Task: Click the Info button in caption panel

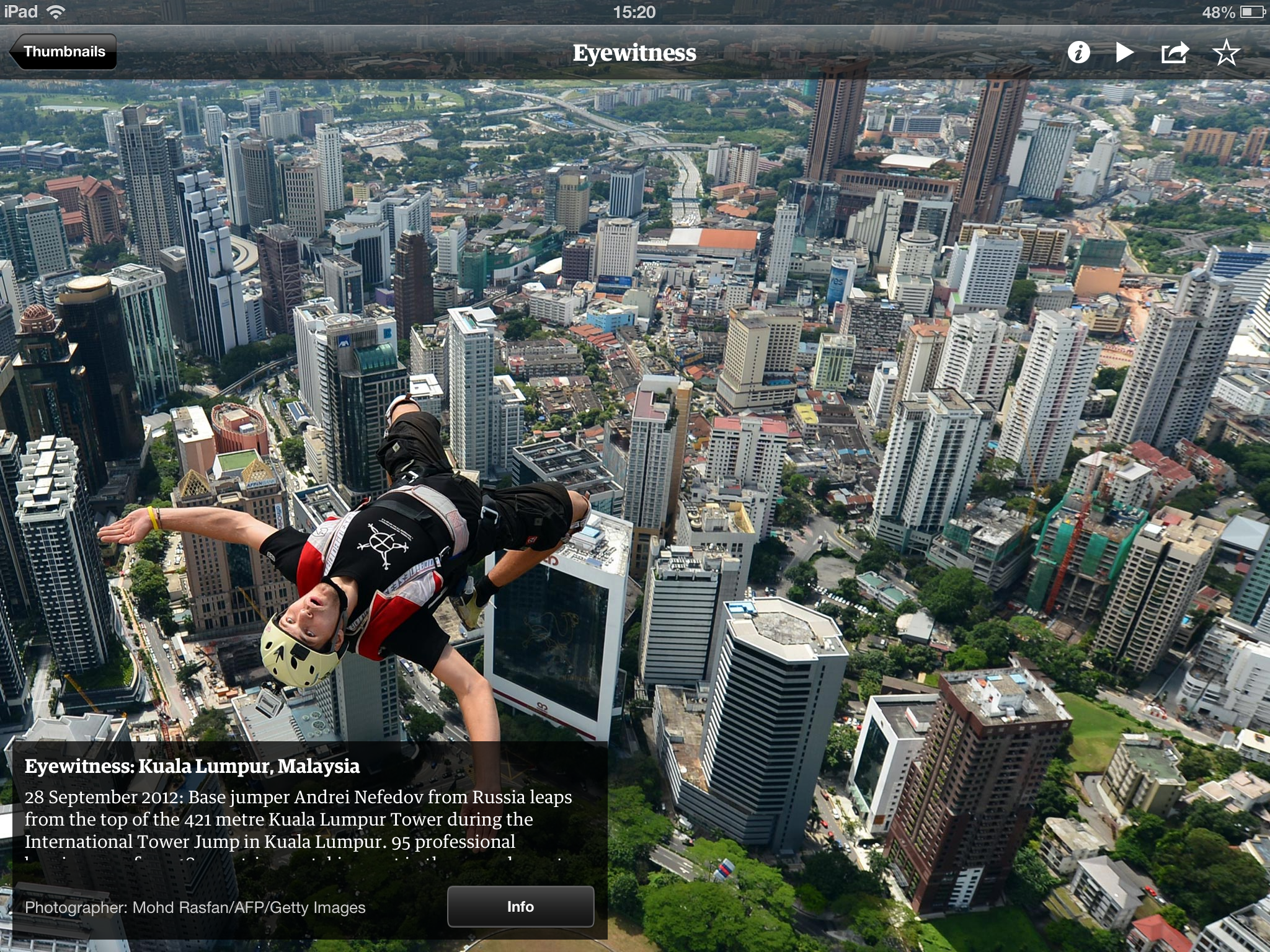Action: 520,907
